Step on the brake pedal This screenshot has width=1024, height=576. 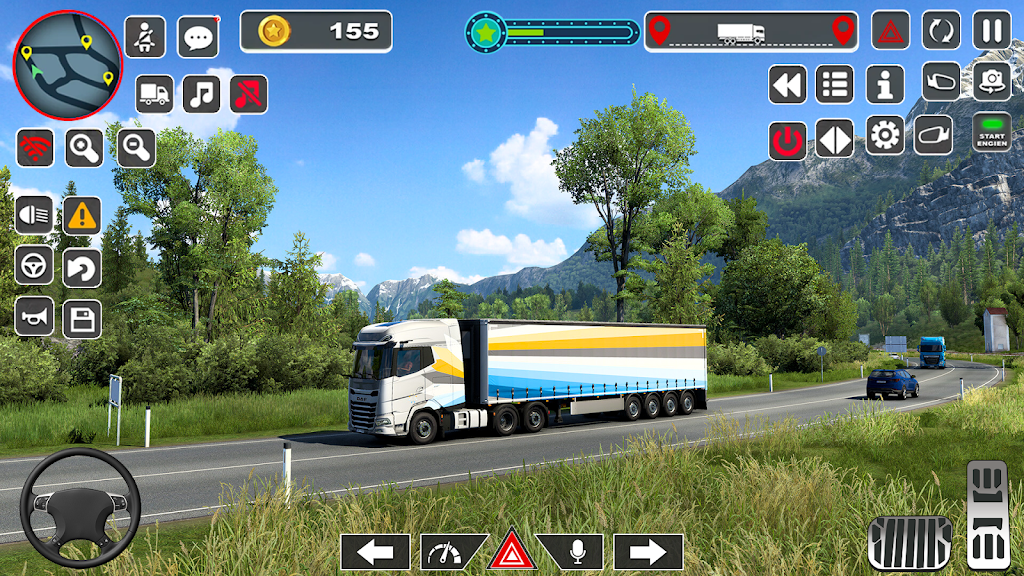click(909, 543)
